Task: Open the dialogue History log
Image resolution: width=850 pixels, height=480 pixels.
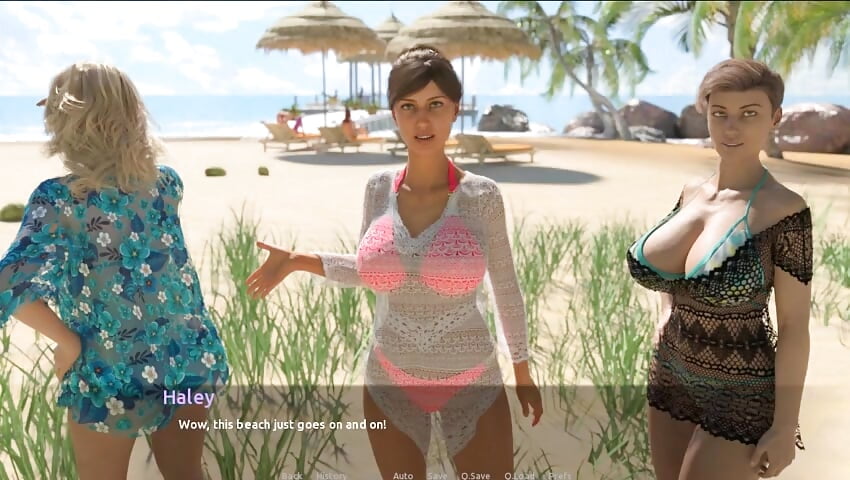Action: 331,476
